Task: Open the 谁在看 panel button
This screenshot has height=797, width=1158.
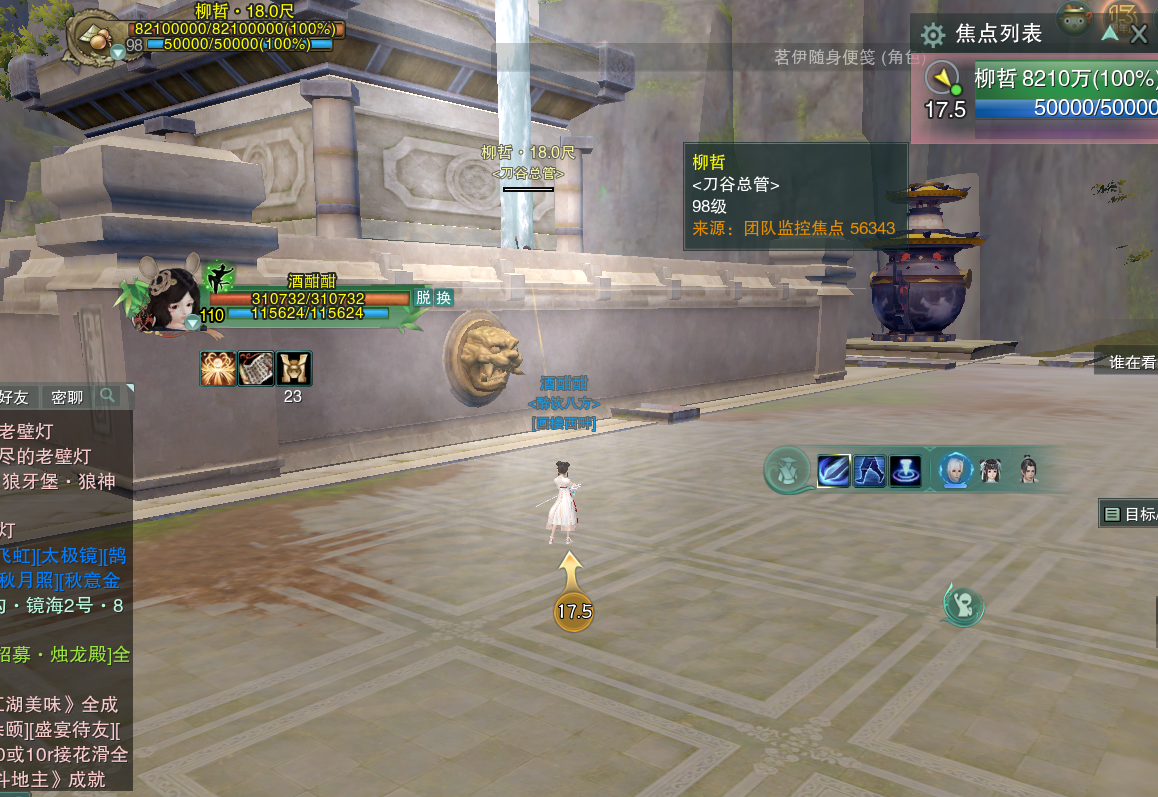Action: 1132,362
